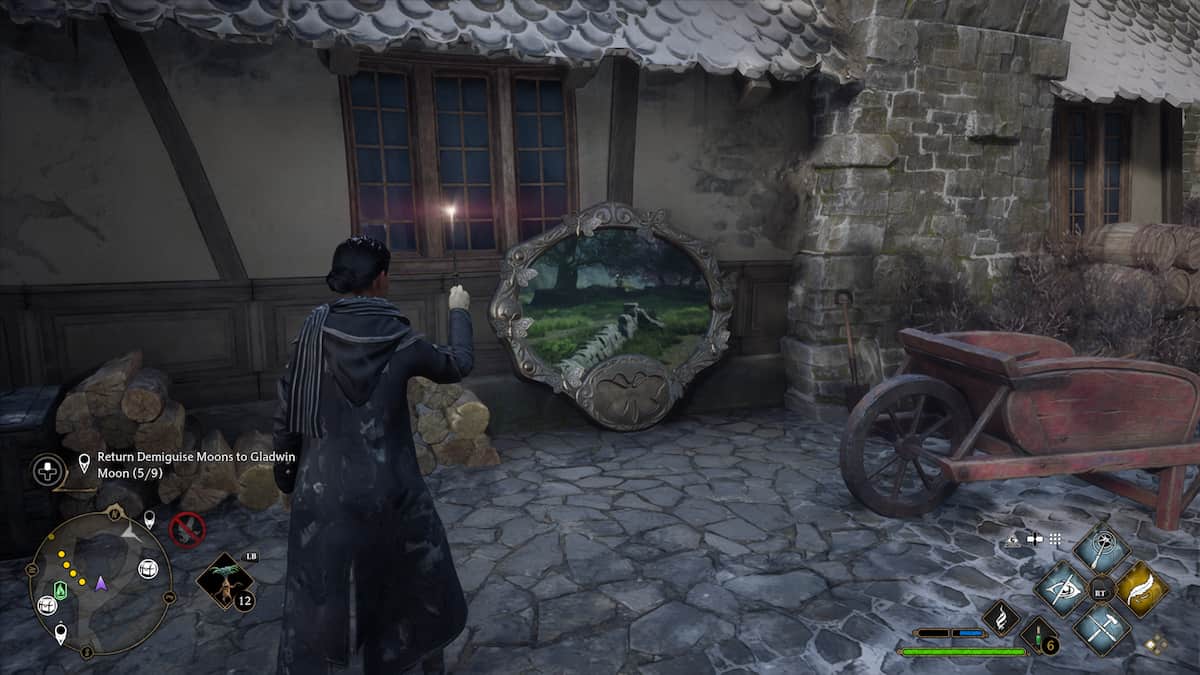Image resolution: width=1200 pixels, height=675 pixels.
Task: Select the Reparo hammer spell slot
Action: click(1101, 628)
